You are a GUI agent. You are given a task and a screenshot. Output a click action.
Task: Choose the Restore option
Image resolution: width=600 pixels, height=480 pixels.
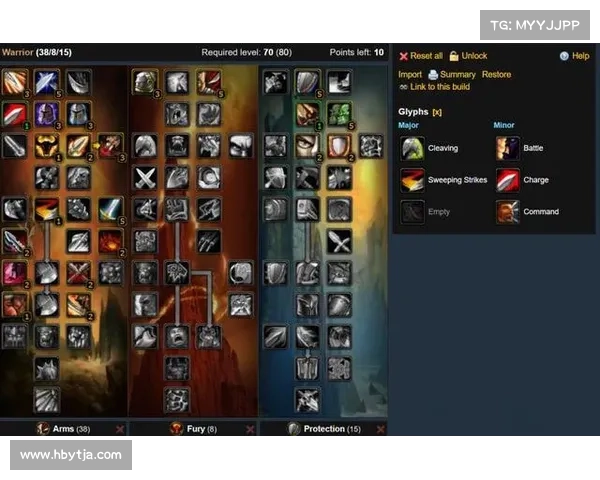point(496,74)
